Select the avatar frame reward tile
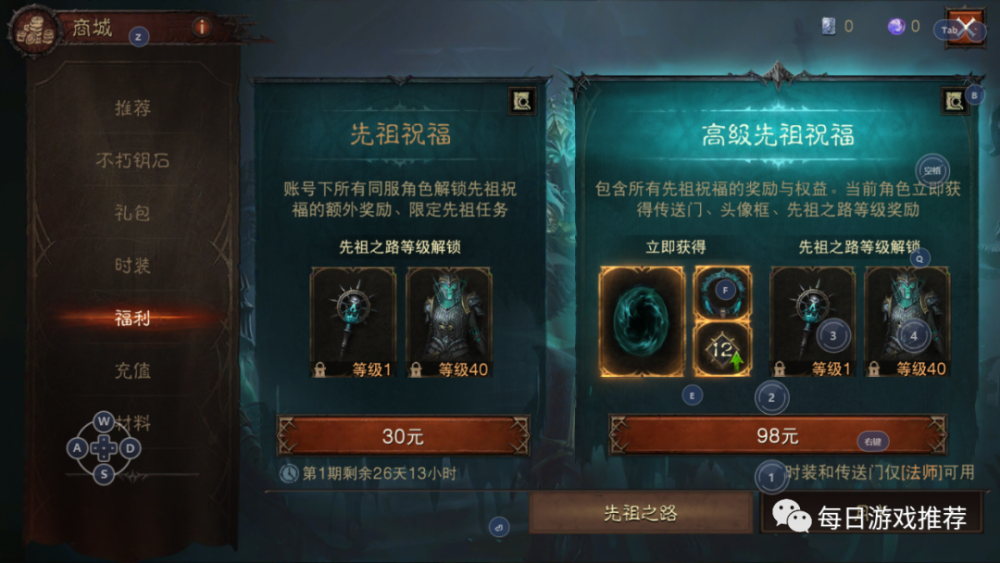Screen dimensions: 1000x563 tap(722, 291)
